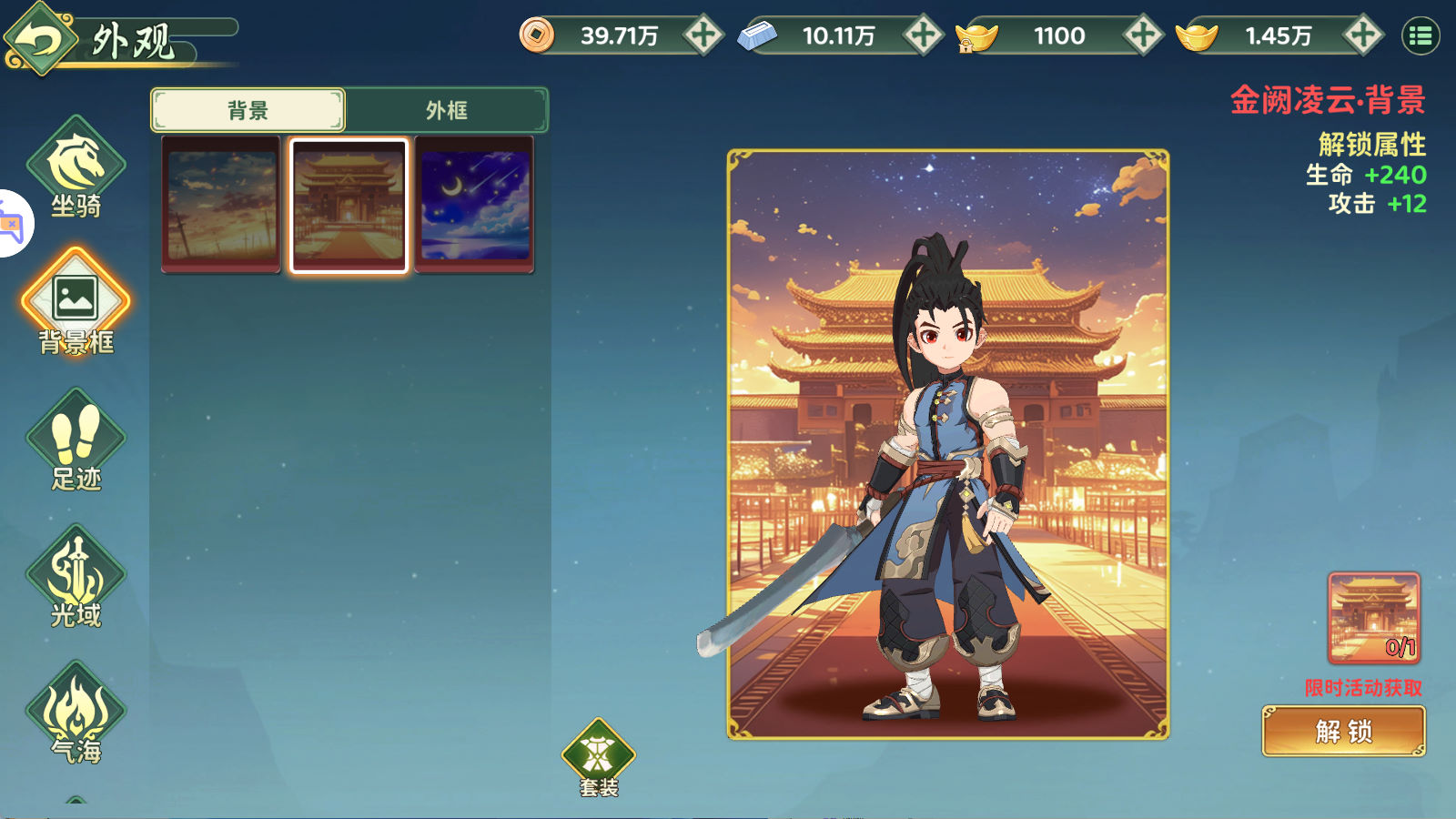Select the golden palace background thumbnail
This screenshot has width=1456, height=819.
pos(349,205)
